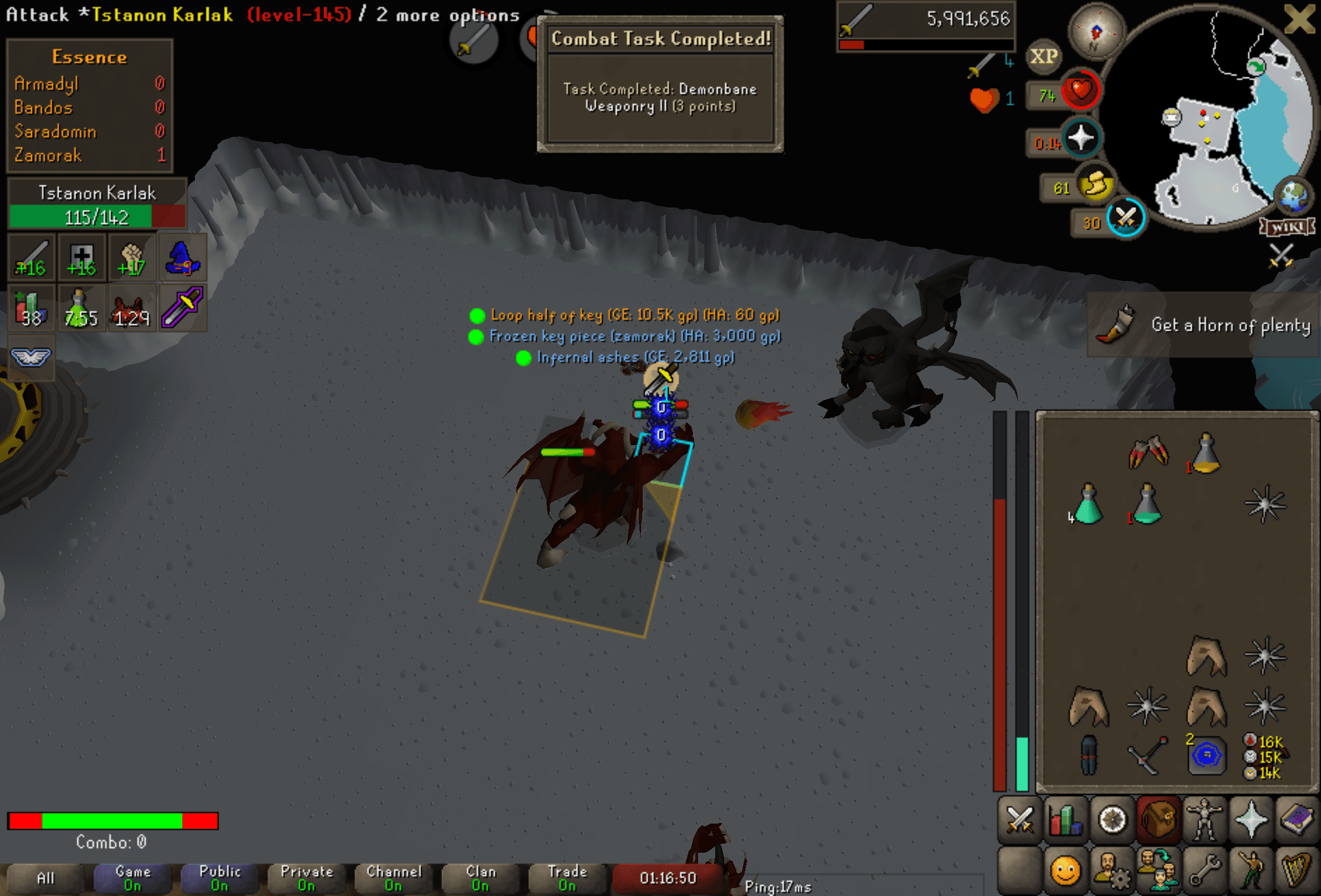The height and width of the screenshot is (896, 1321).
Task: Click the XP drops button
Action: click(1043, 56)
